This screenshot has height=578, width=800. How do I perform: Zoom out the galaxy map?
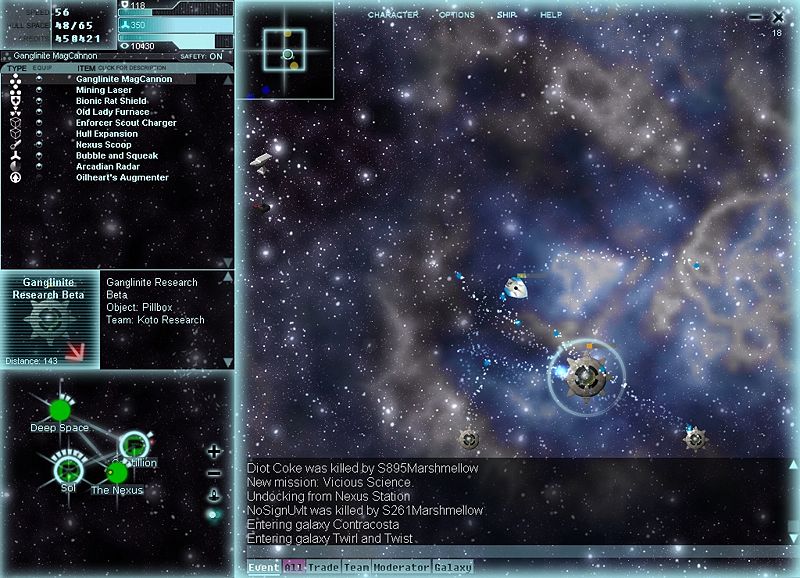point(213,473)
